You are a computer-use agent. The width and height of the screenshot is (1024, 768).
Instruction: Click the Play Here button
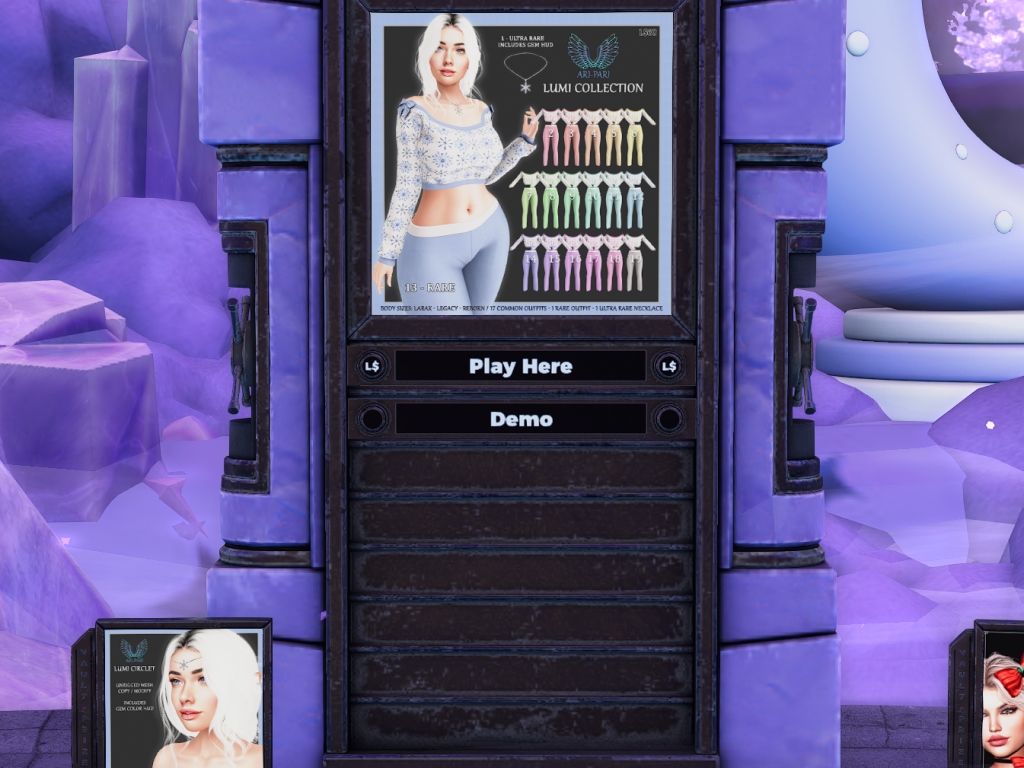coord(520,366)
